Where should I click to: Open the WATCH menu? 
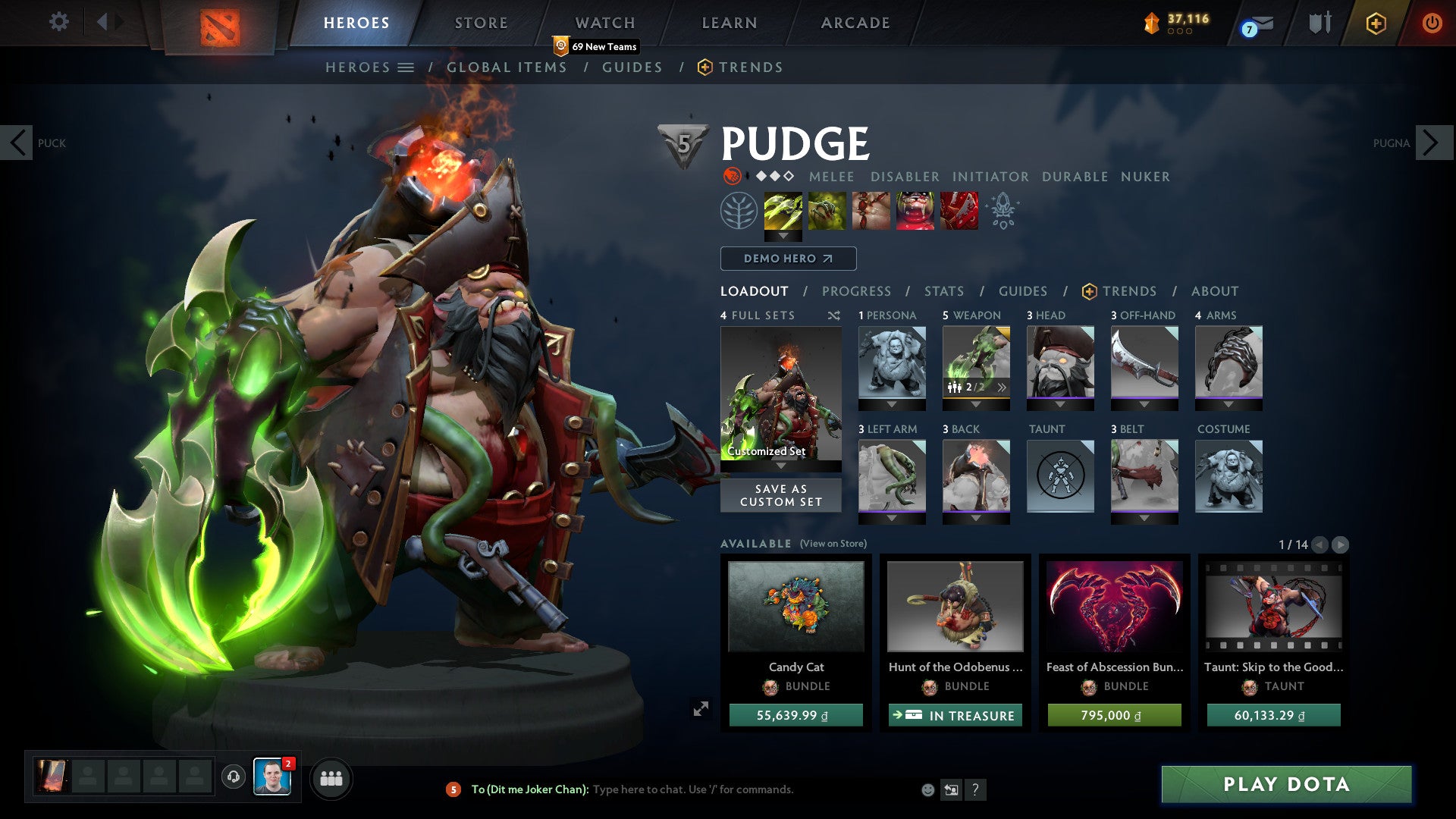tap(605, 22)
